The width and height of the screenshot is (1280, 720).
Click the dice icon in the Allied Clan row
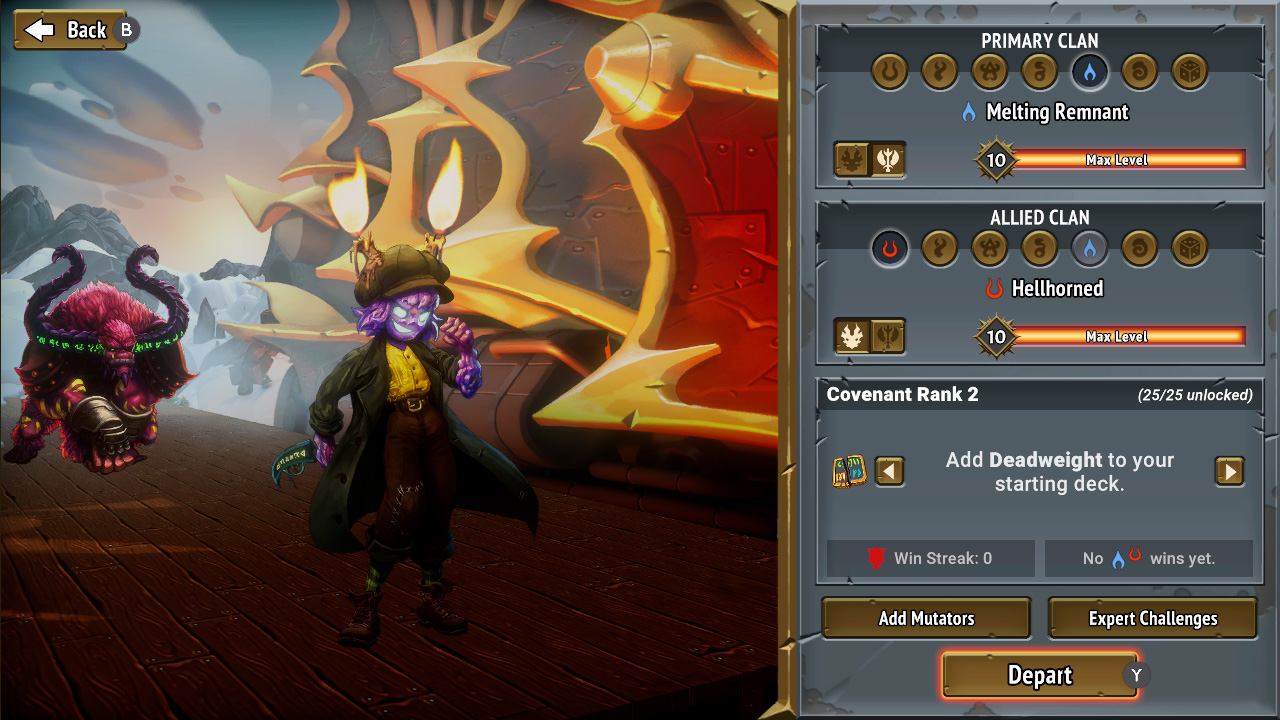pyautogui.click(x=1189, y=249)
